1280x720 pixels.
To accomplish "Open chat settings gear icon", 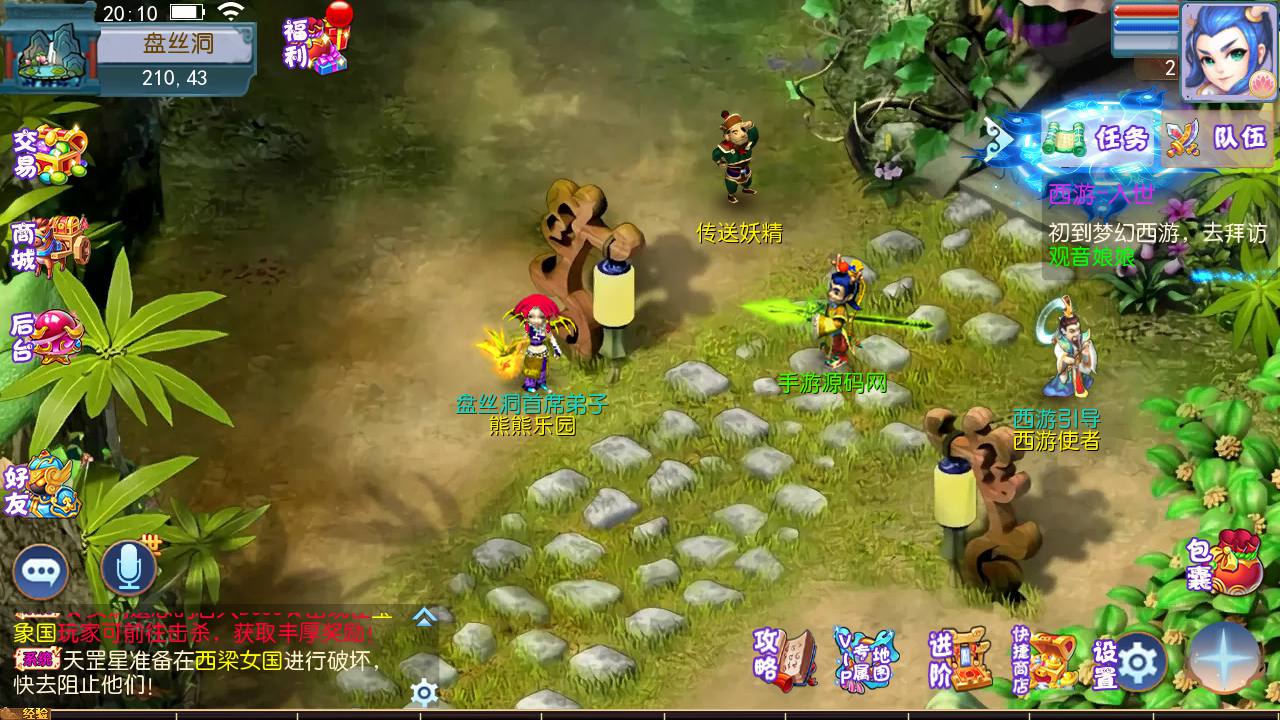I will (425, 692).
